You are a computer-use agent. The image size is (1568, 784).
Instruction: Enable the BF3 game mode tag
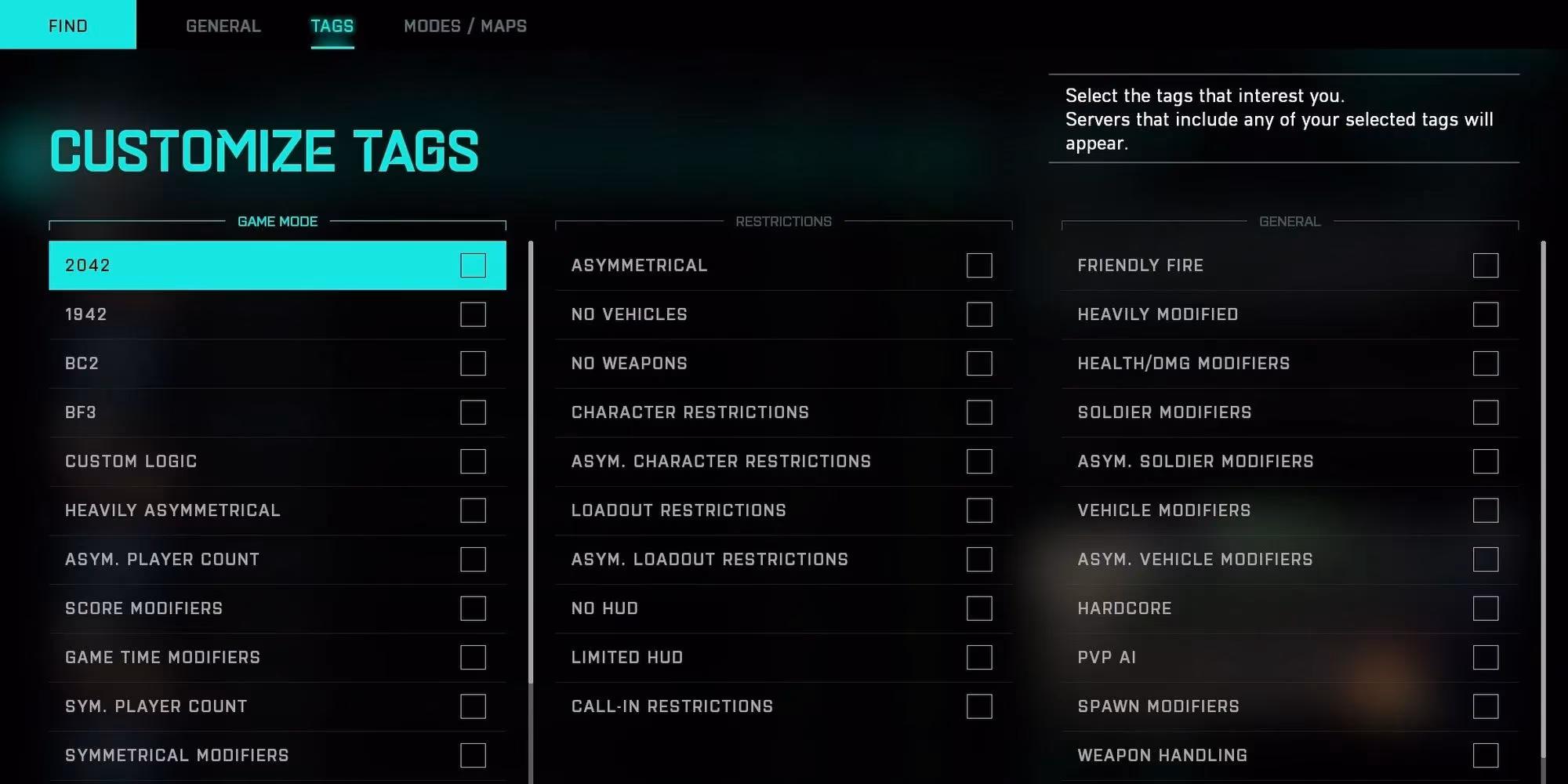pos(474,412)
